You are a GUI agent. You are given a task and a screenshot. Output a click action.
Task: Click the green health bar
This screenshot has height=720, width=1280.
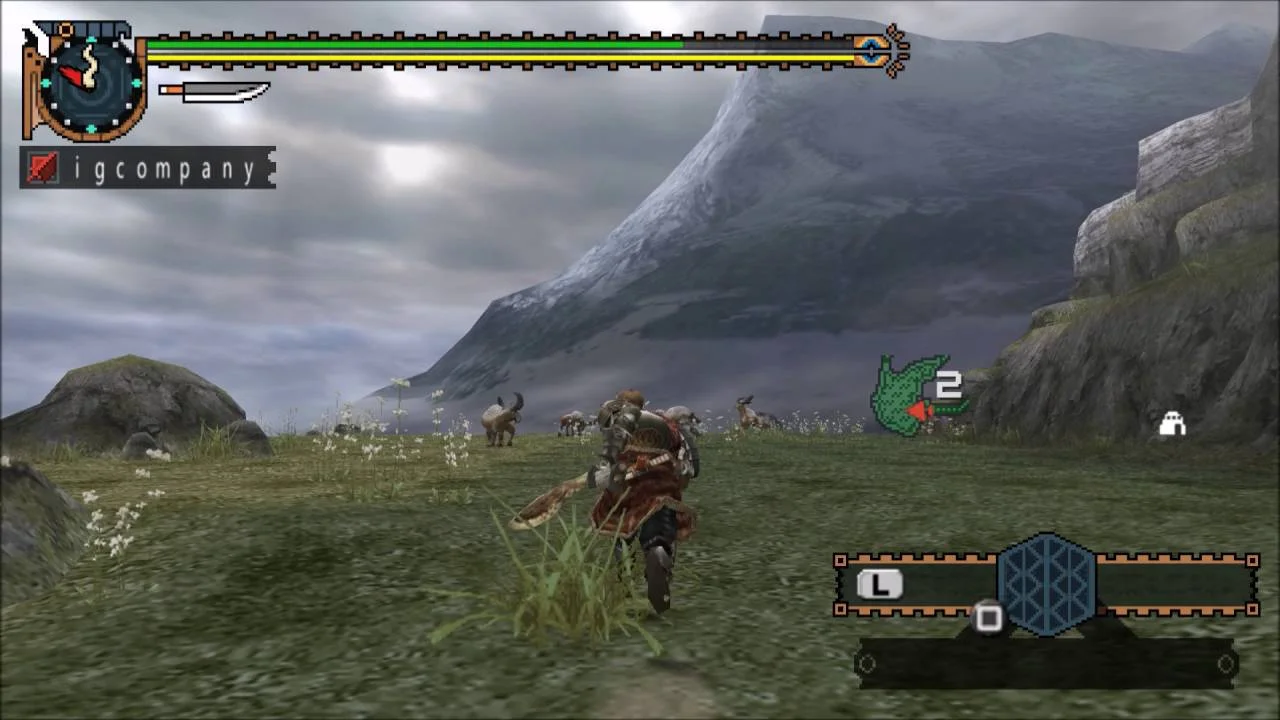420,45
